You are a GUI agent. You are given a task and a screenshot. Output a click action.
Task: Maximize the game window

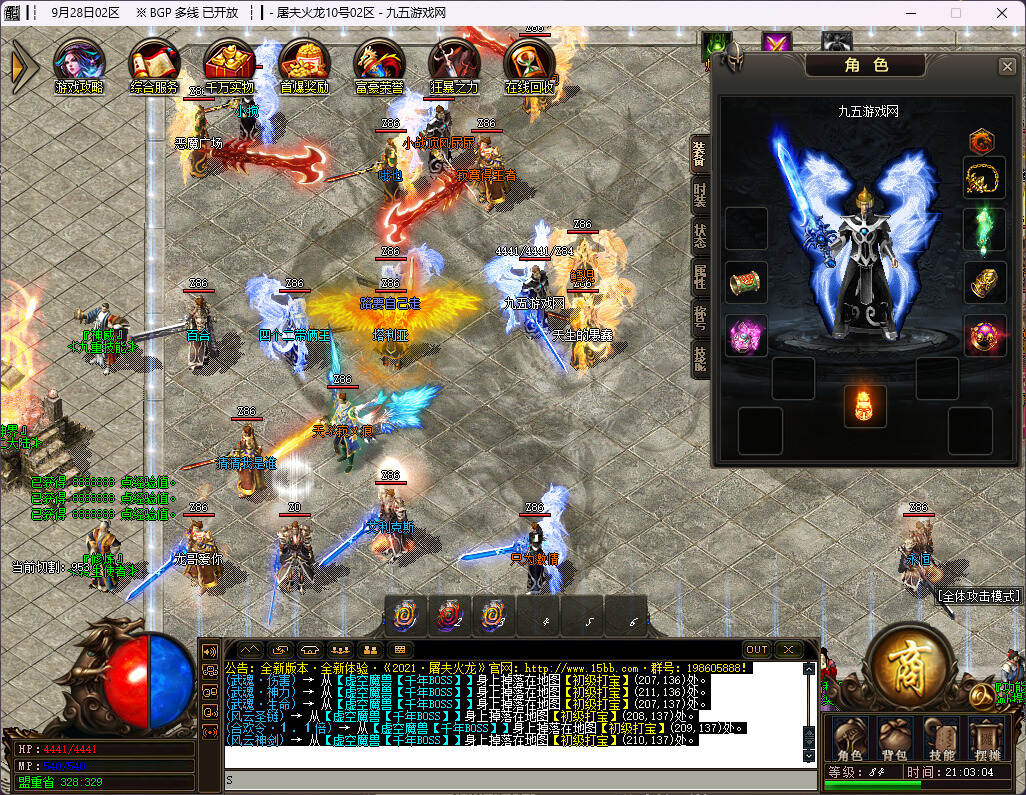[955, 13]
